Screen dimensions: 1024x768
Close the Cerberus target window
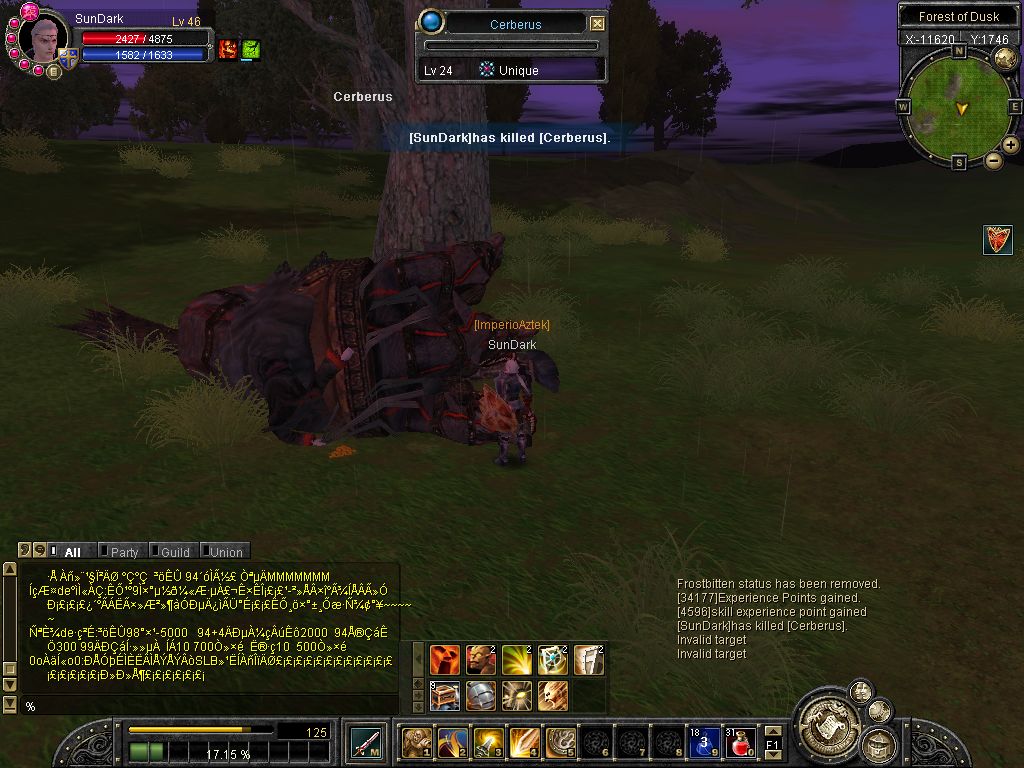click(x=597, y=24)
